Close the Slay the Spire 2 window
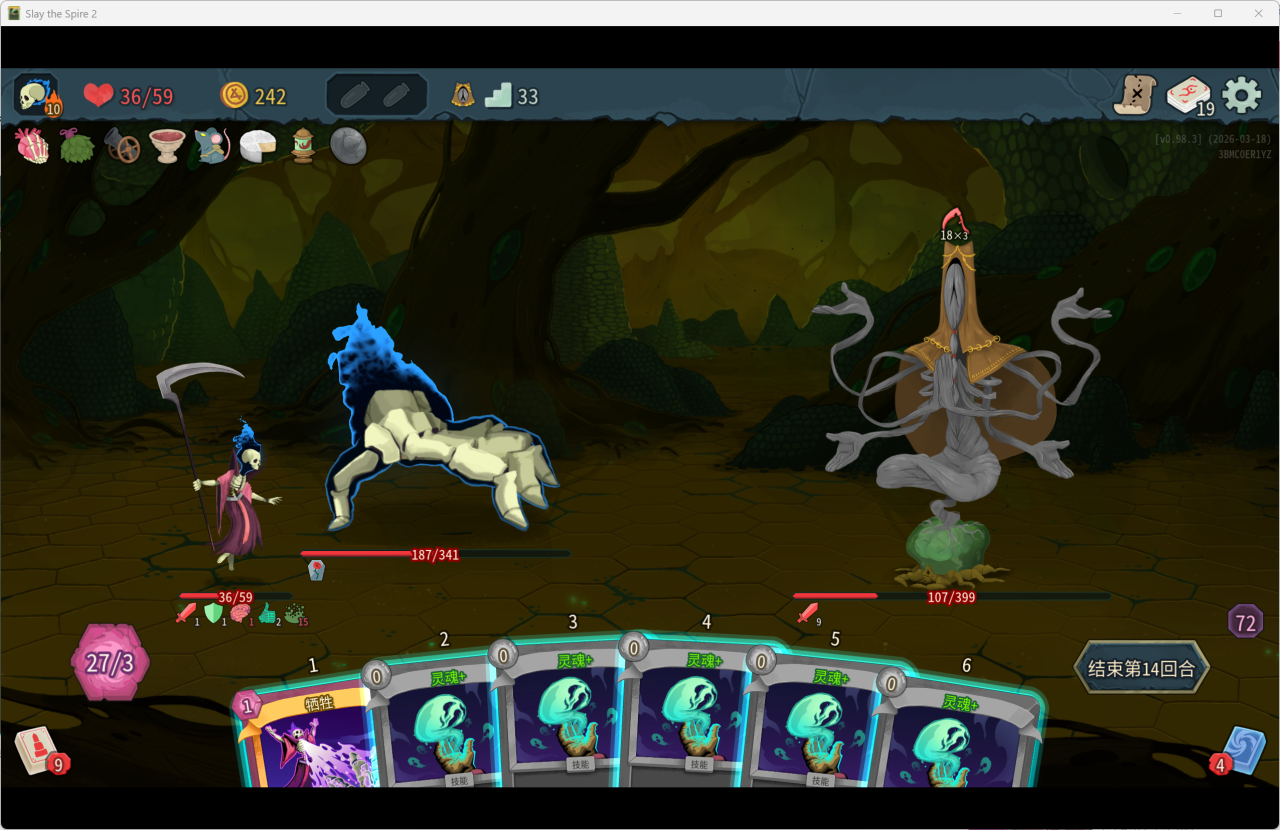 1258,13
